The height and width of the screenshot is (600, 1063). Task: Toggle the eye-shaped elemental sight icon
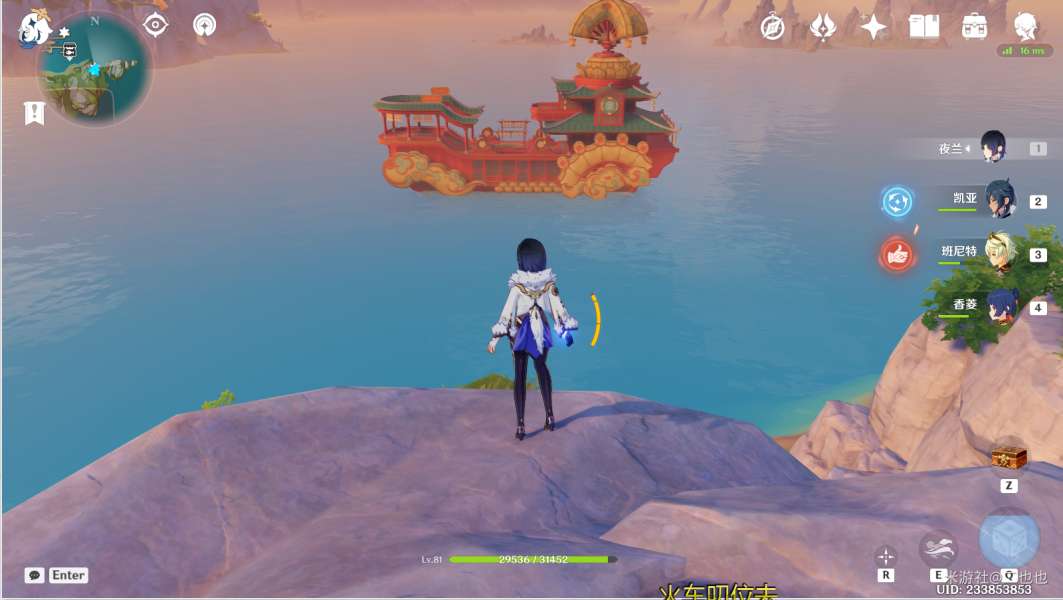tap(156, 25)
